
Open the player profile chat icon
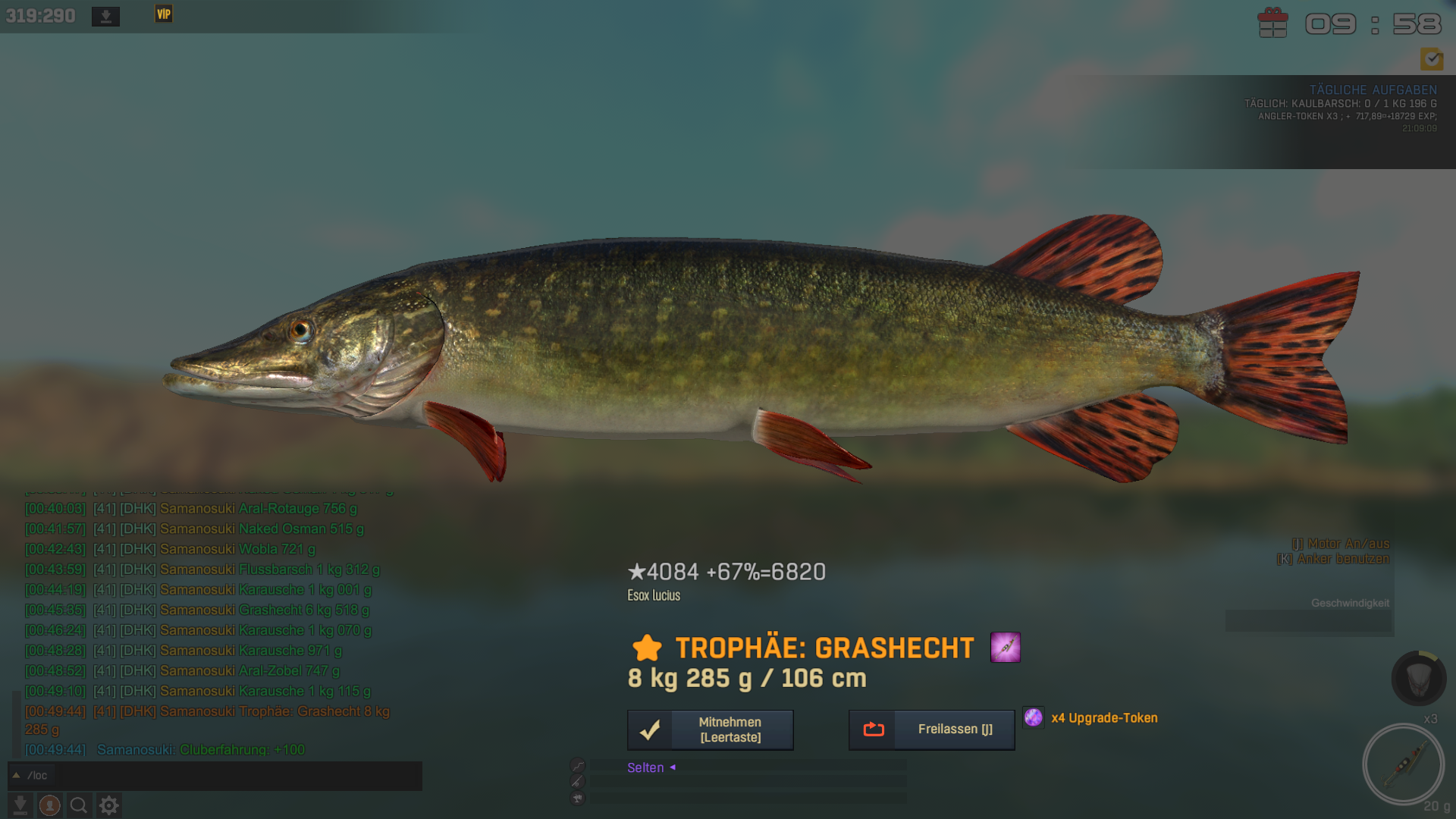[50, 805]
